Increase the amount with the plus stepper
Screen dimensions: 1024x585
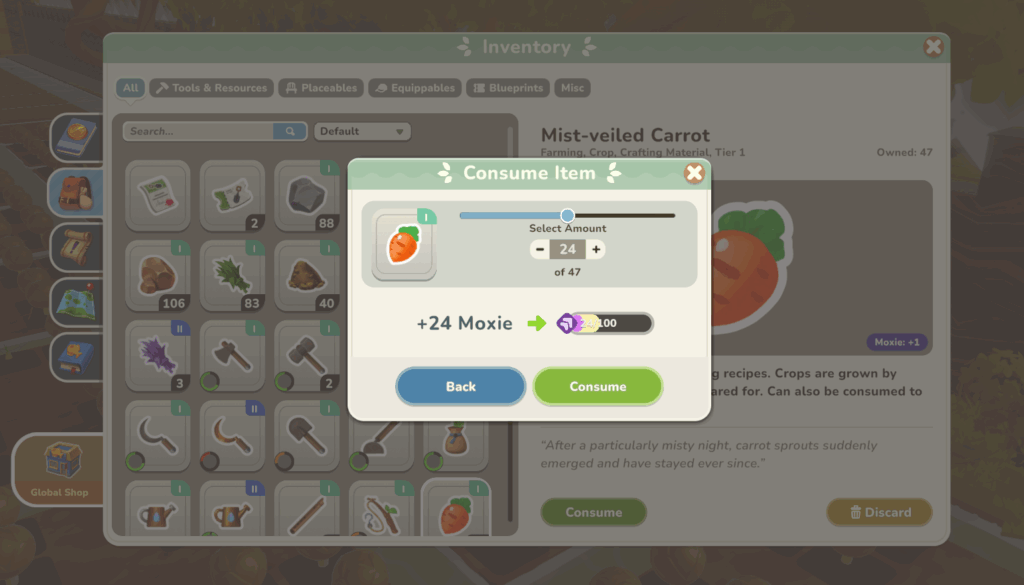(x=597, y=250)
